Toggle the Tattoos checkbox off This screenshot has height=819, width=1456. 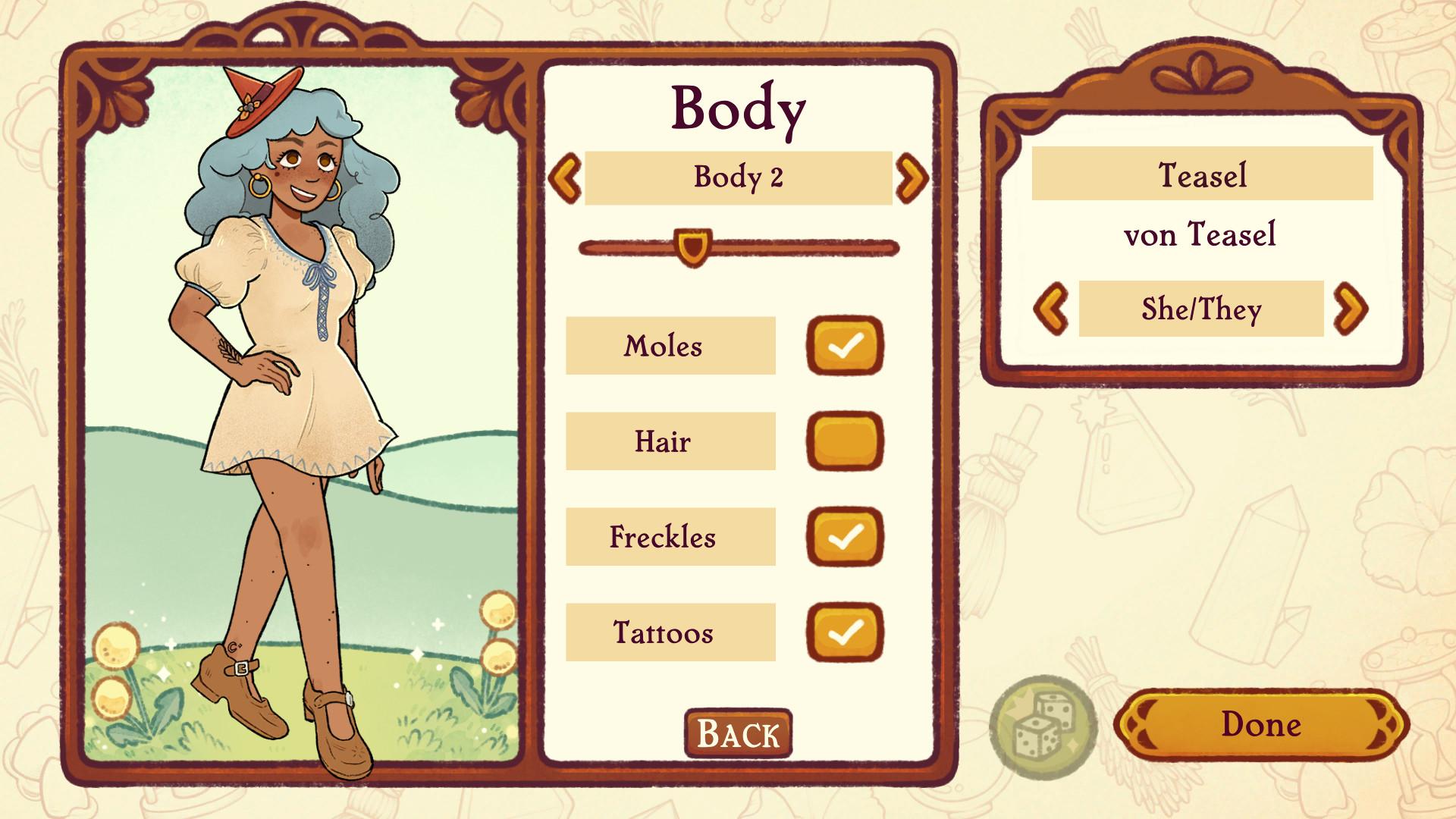tap(844, 632)
